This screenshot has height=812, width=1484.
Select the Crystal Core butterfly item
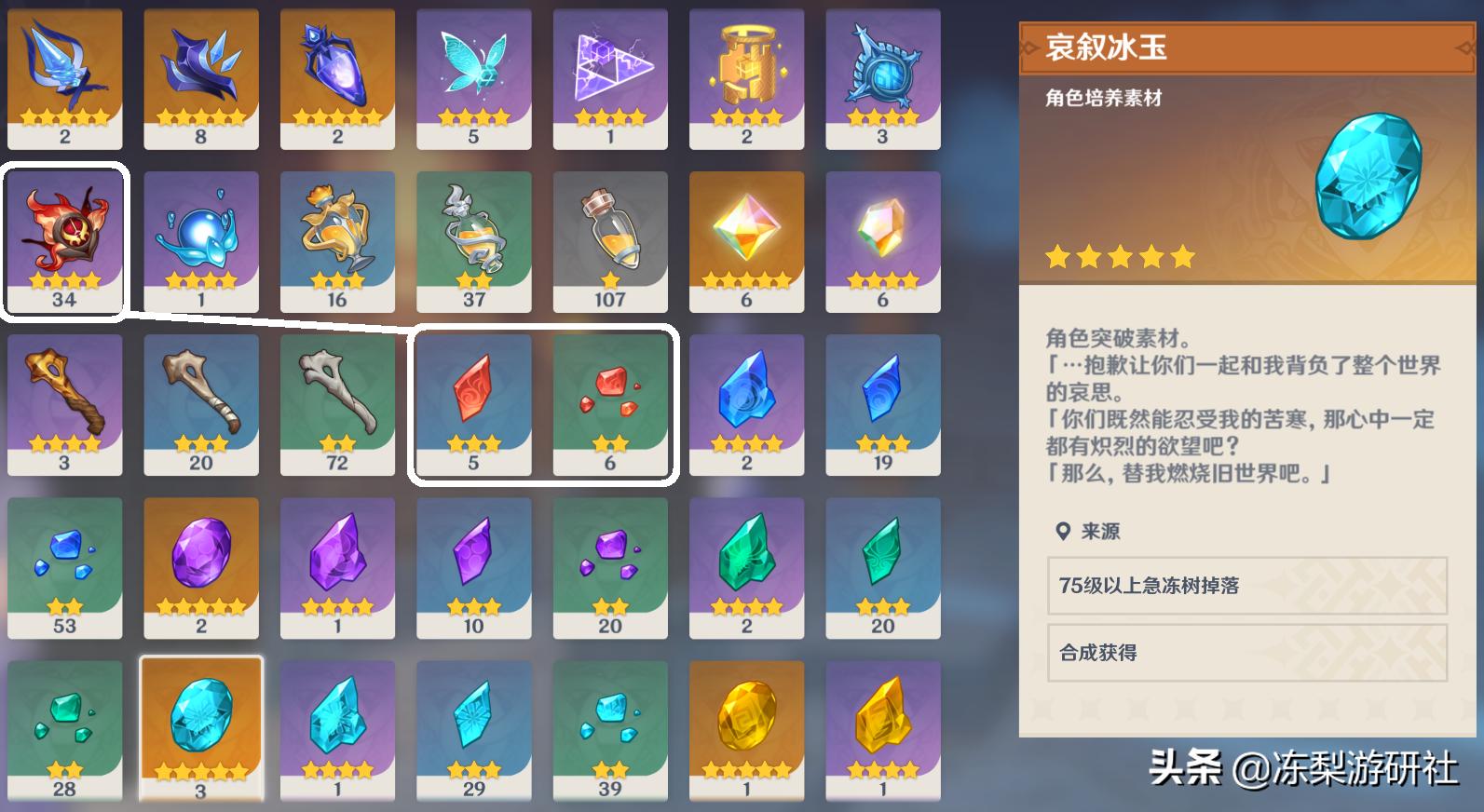coord(474,79)
